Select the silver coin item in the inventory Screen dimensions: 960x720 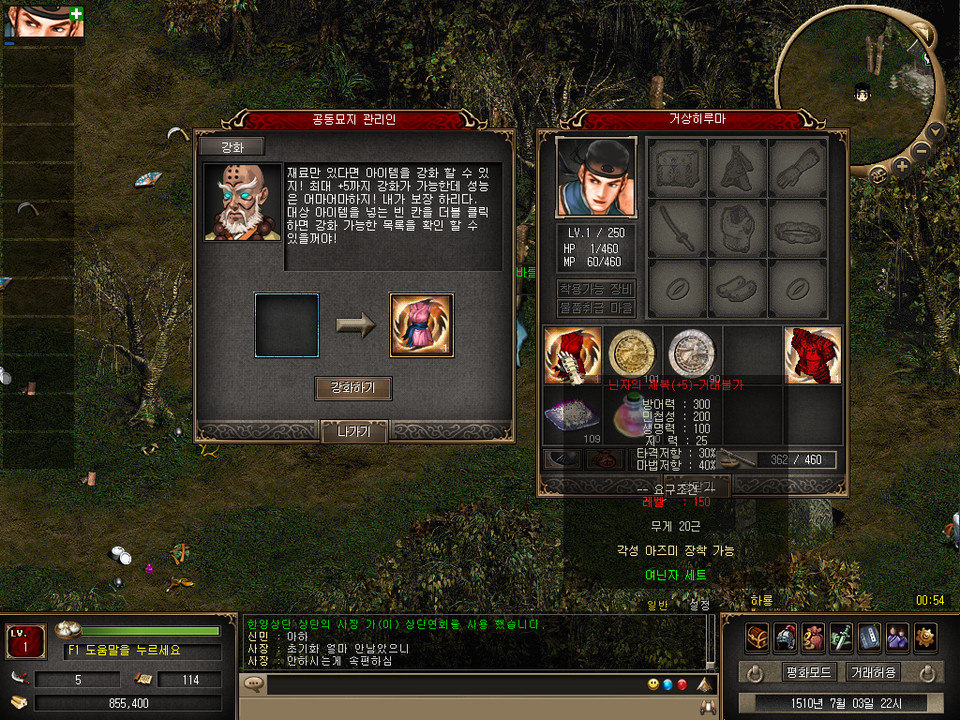pos(692,354)
